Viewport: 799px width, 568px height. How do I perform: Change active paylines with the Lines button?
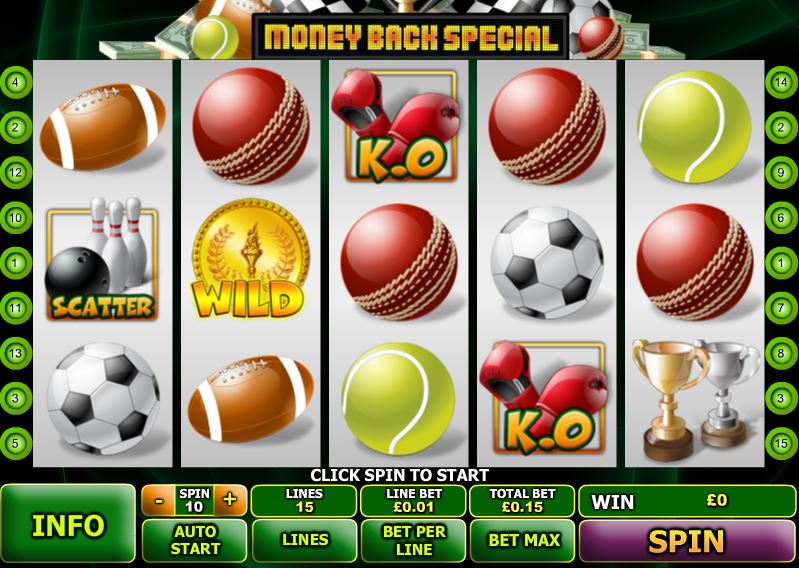pyautogui.click(x=304, y=540)
